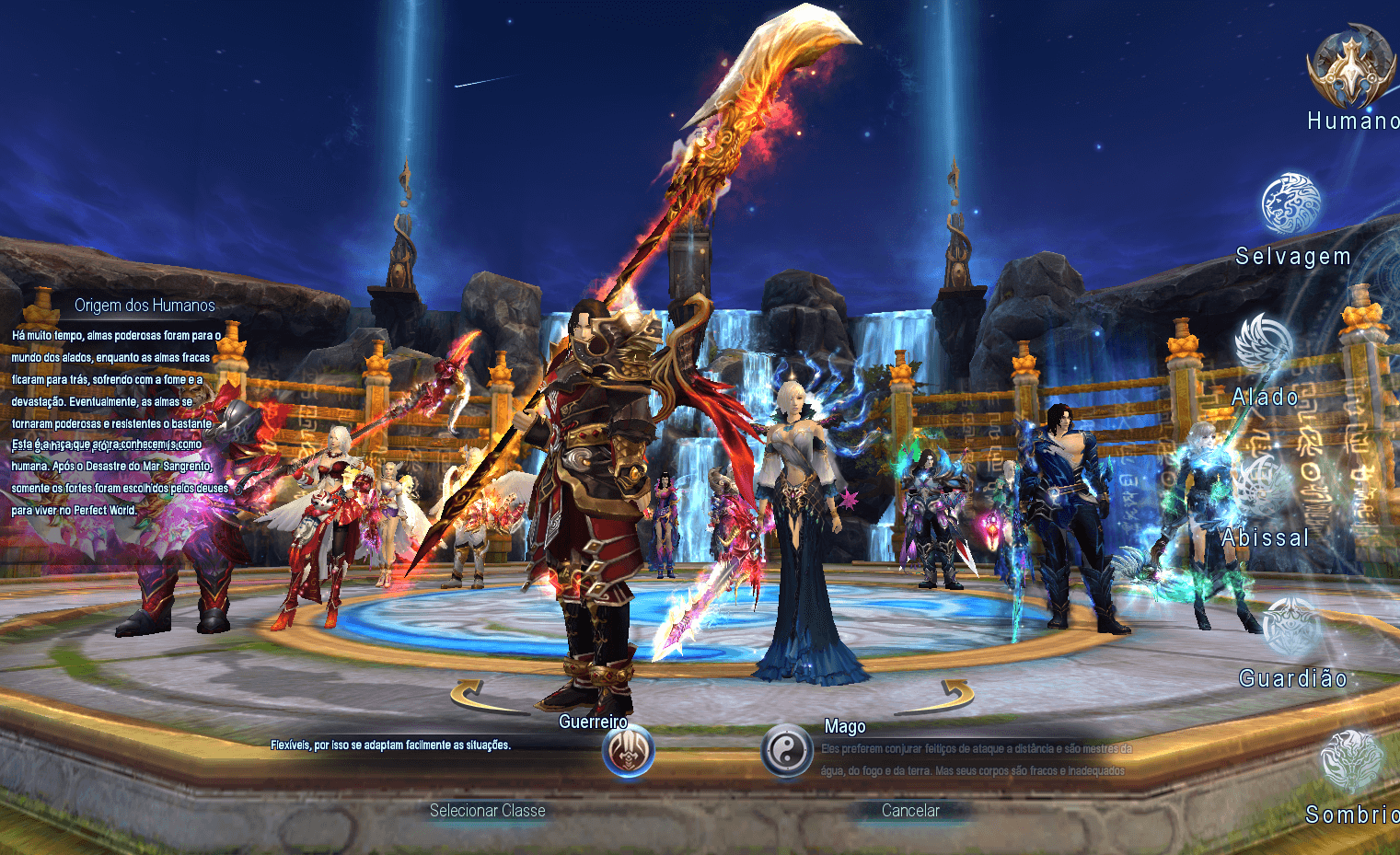Click the Cancelar button
Image resolution: width=1400 pixels, height=855 pixels.
910,811
